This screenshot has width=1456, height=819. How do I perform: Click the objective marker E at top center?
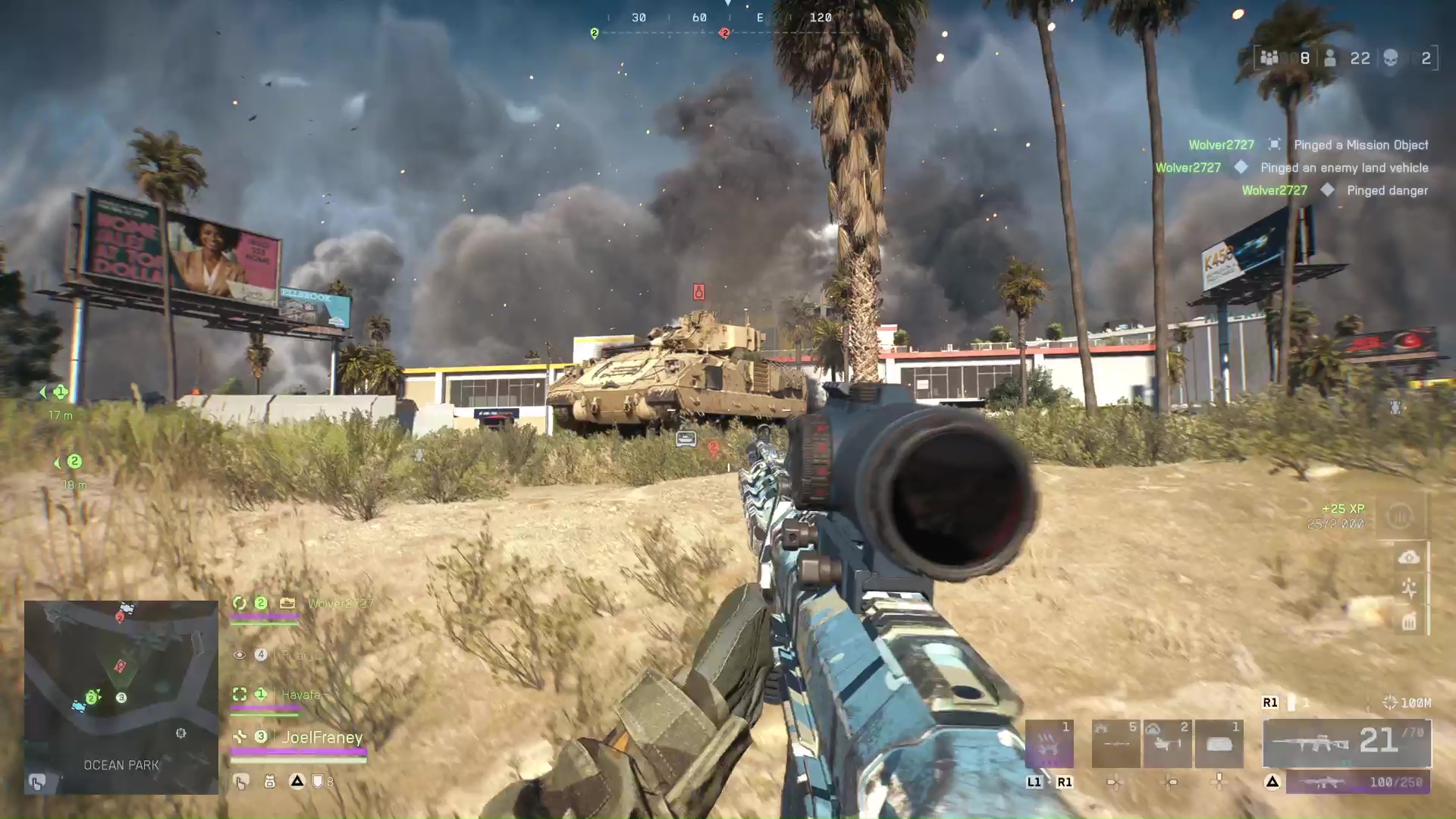761,17
